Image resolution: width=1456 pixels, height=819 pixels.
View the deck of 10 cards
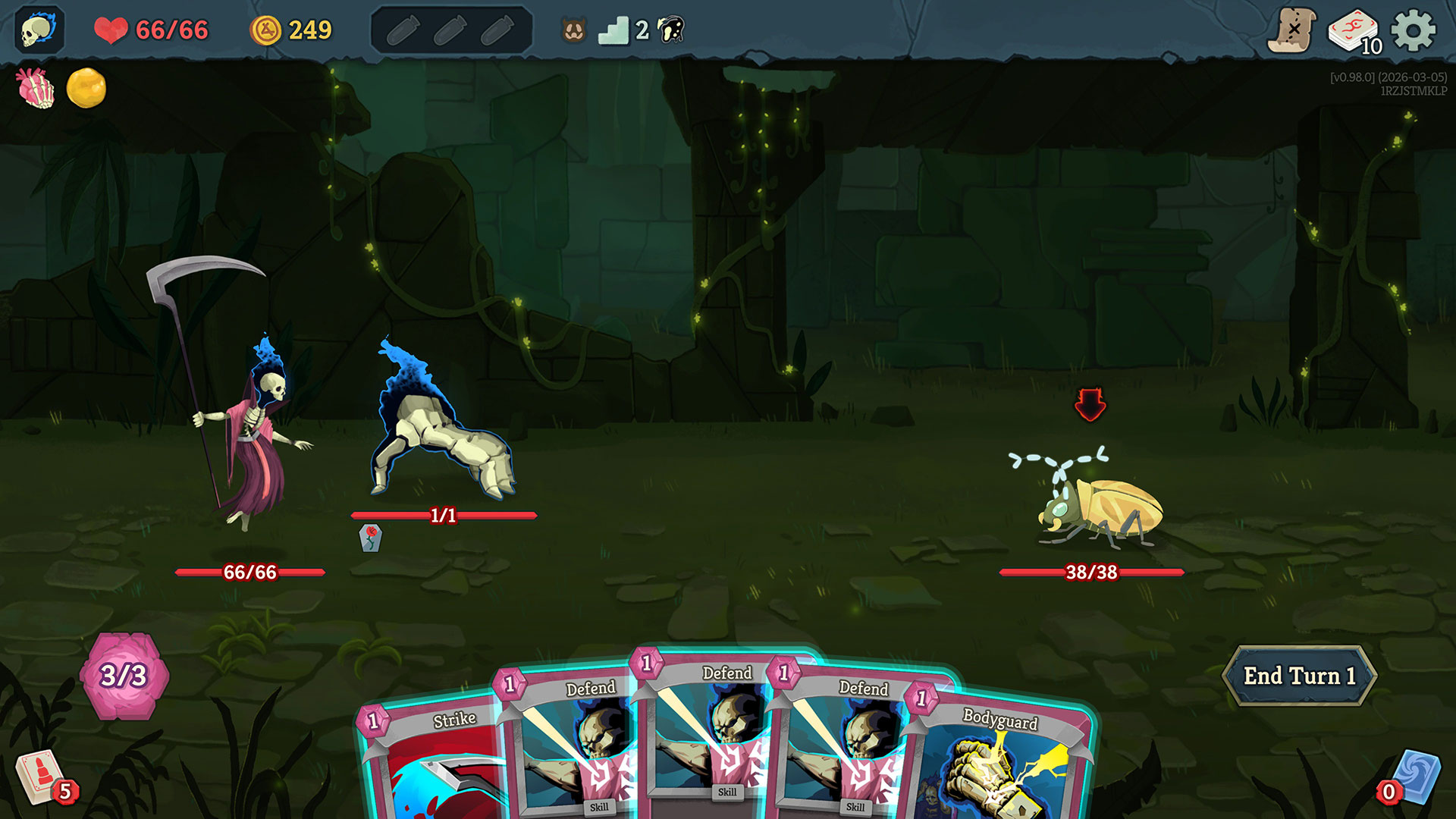1354,32
